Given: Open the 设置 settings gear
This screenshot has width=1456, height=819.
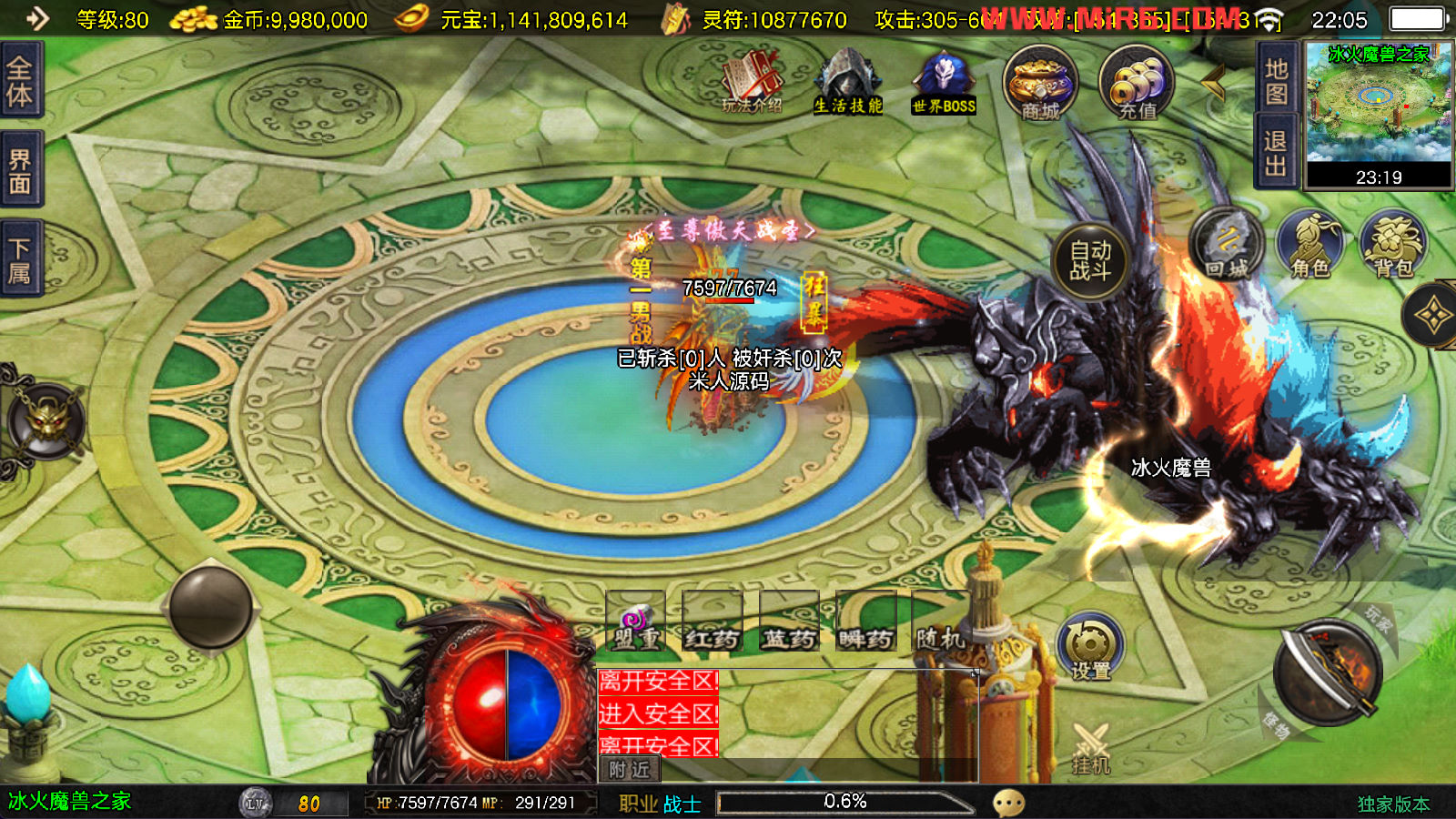Looking at the screenshot, I should click(x=1090, y=647).
